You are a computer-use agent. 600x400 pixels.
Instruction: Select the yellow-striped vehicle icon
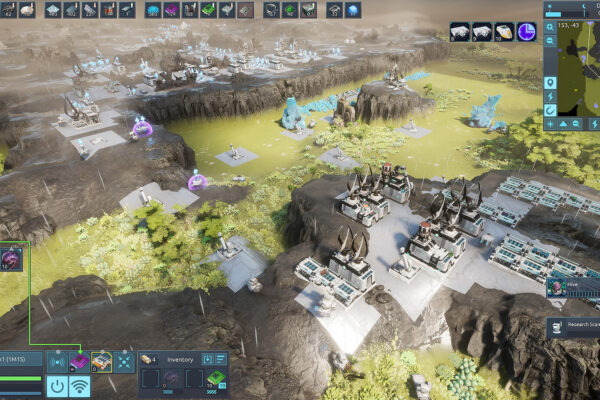[504, 32]
